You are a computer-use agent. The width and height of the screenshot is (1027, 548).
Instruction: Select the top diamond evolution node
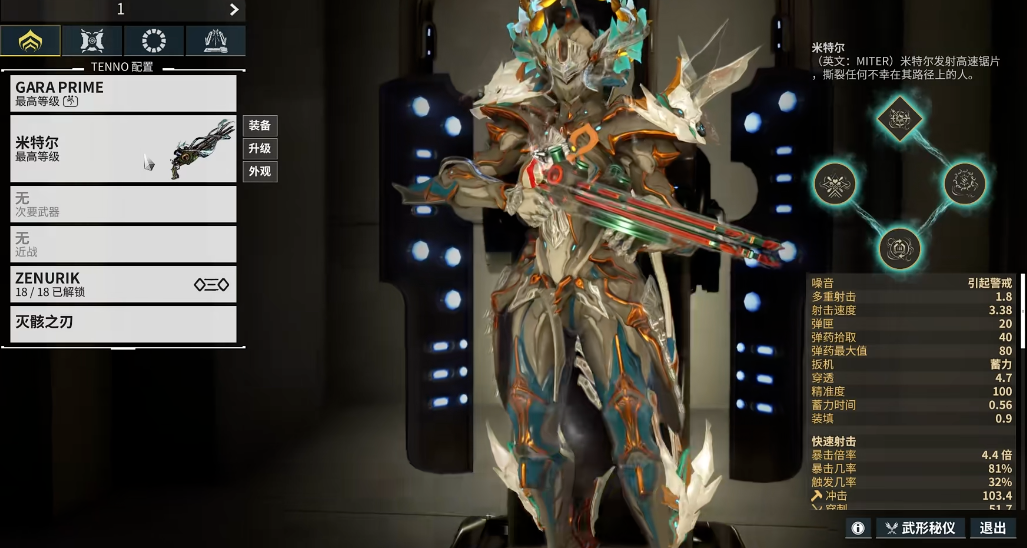pos(900,118)
